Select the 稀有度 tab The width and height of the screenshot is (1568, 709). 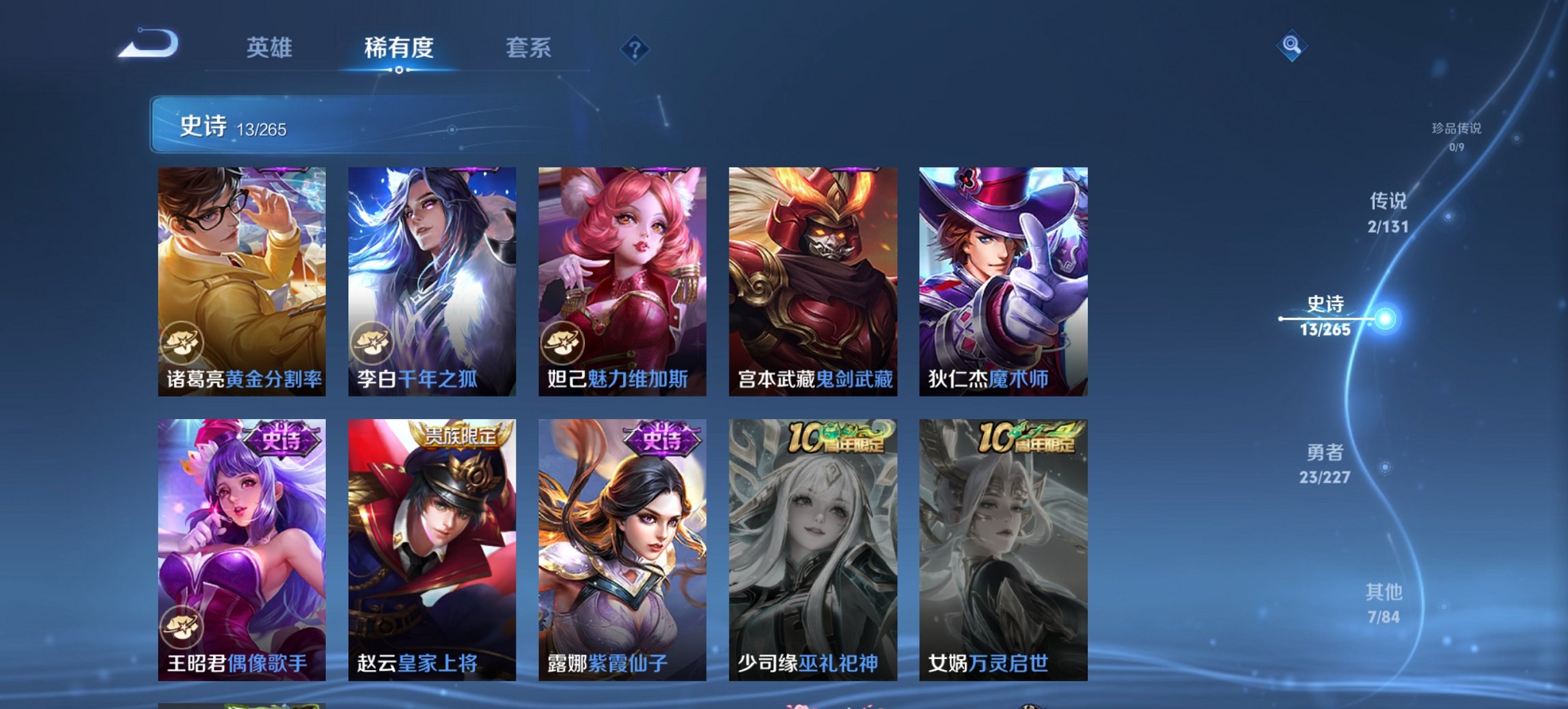pyautogui.click(x=398, y=48)
